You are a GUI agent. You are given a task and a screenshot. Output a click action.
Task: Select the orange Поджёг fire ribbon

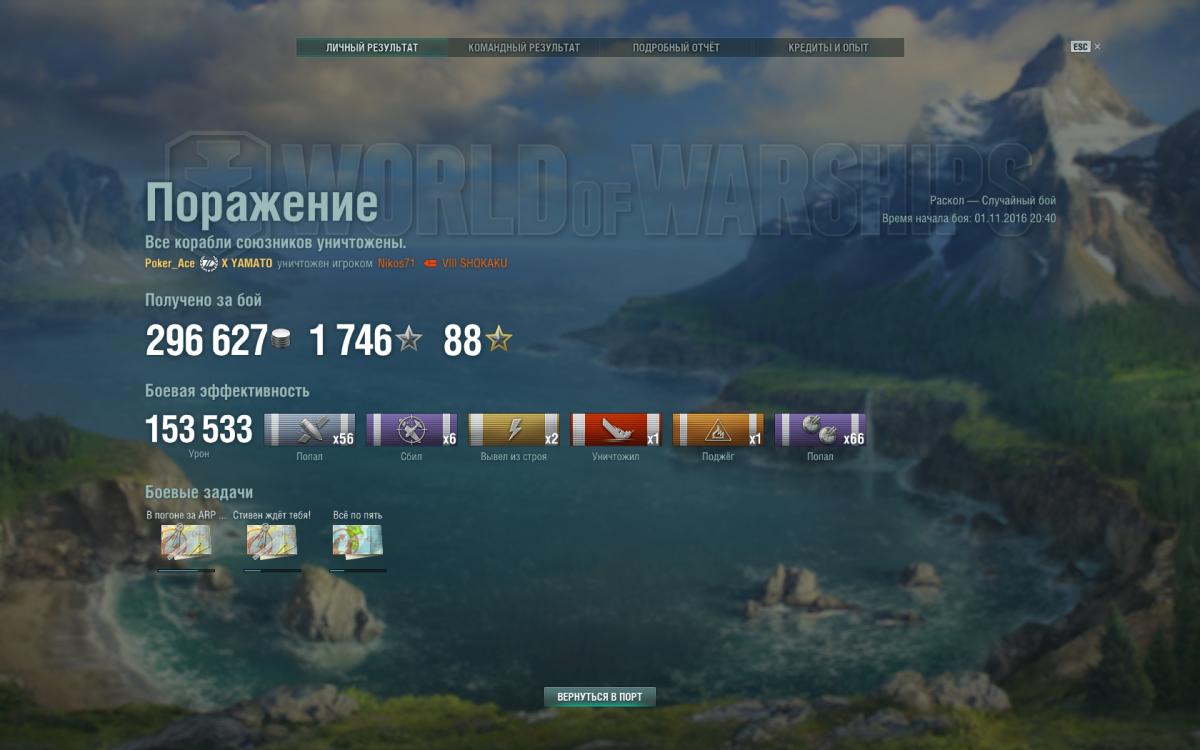(x=718, y=430)
